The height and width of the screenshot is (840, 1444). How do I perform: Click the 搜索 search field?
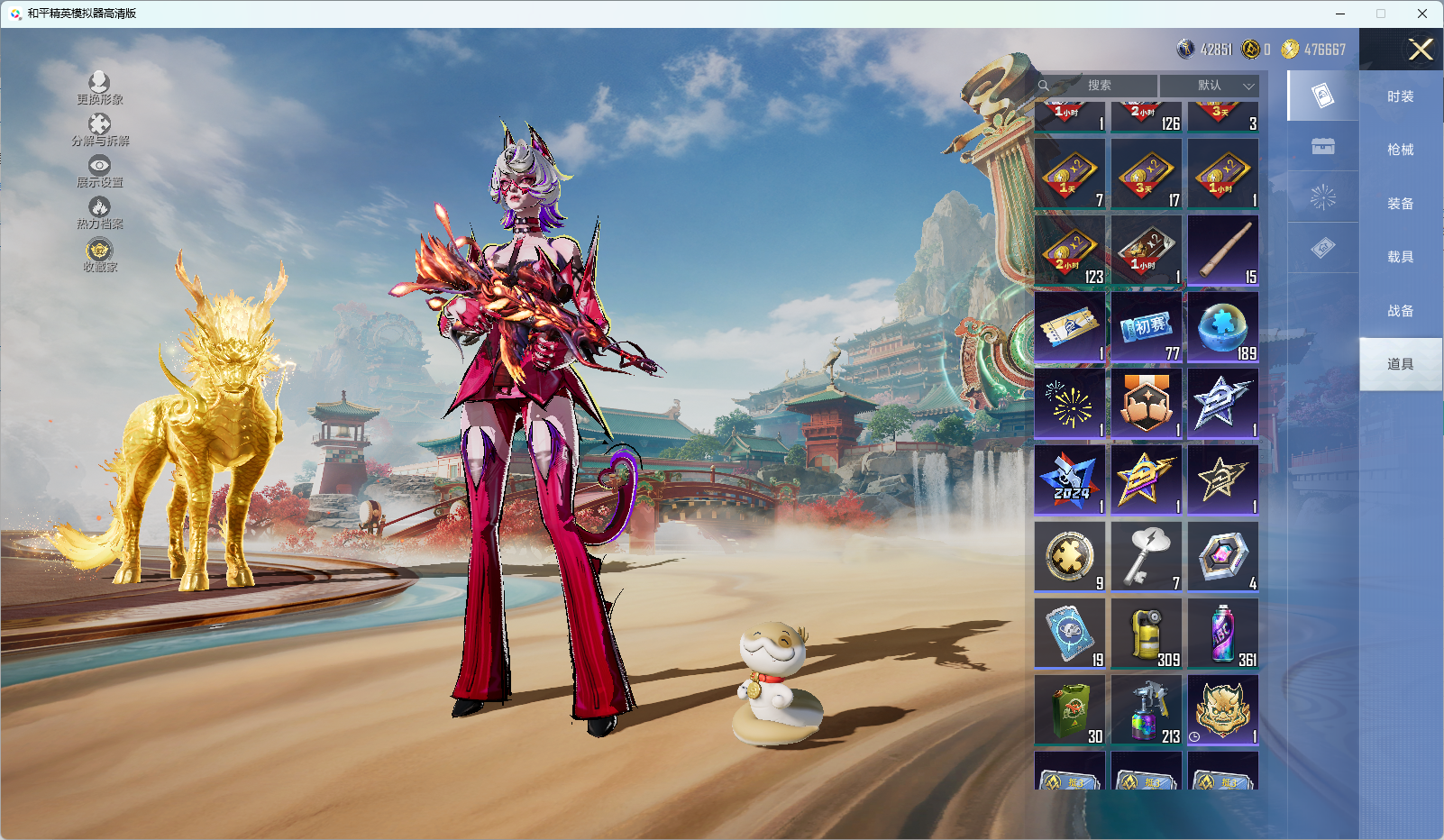coord(1098,86)
